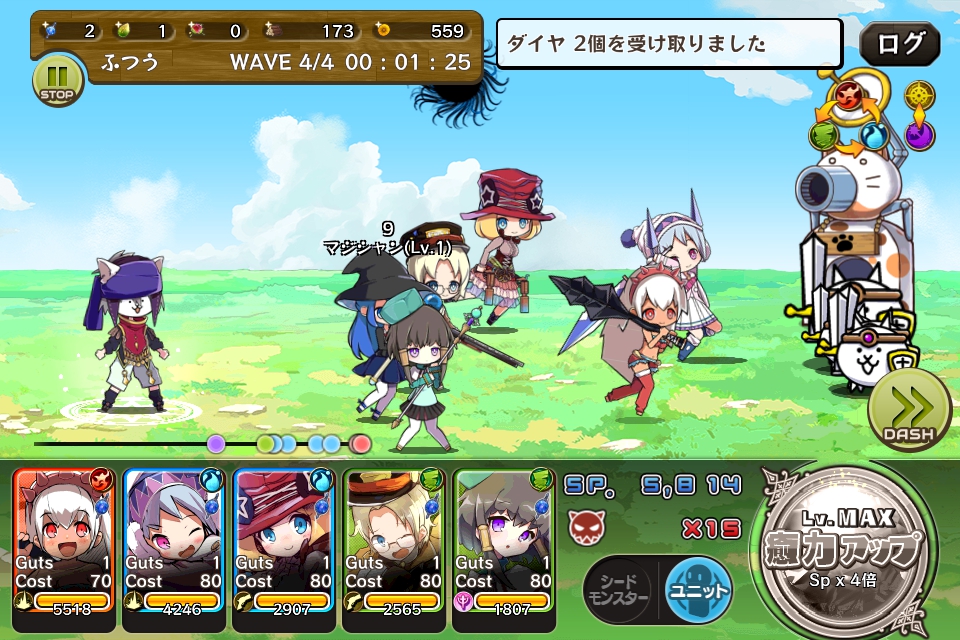Switch to the ユニット tab
Screen dimensions: 960x640
698,588
